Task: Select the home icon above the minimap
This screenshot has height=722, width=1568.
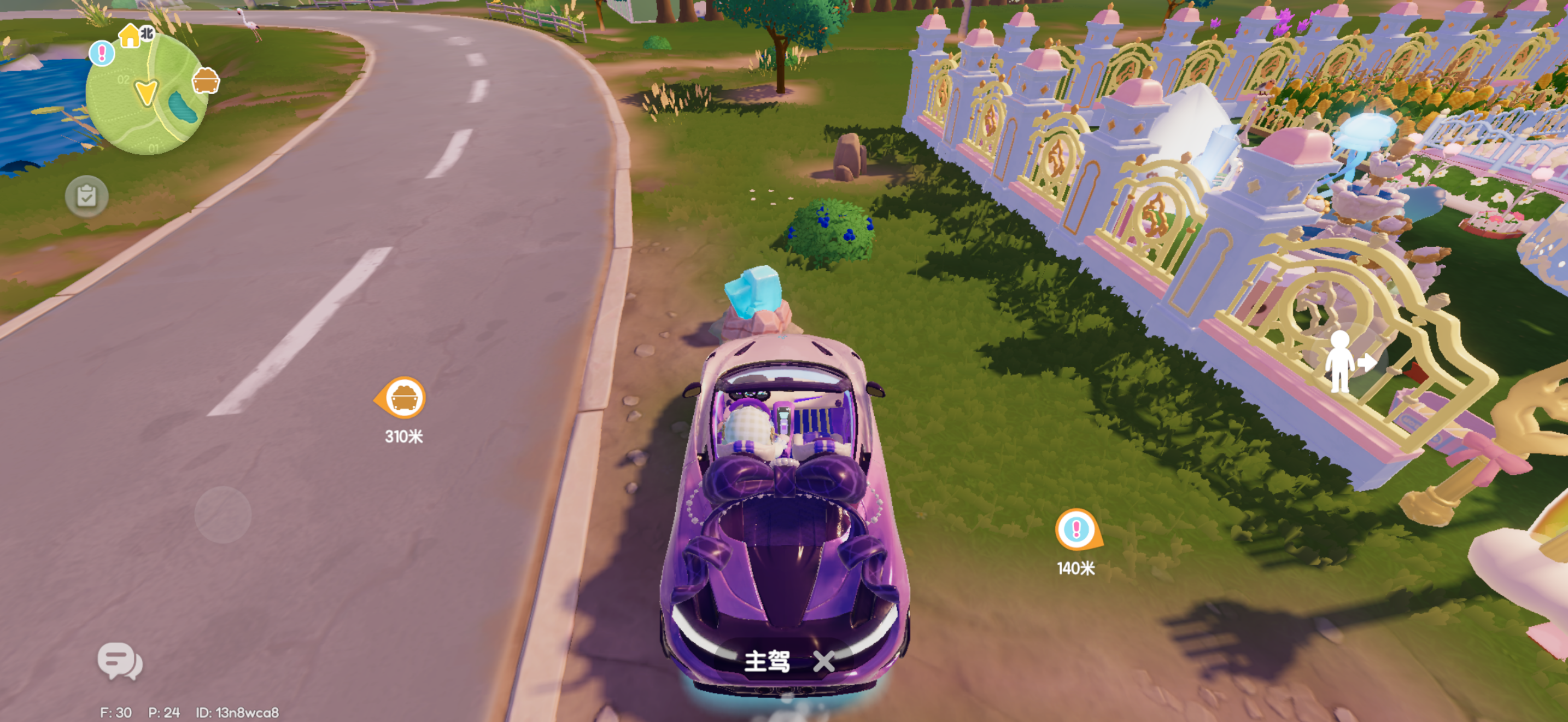Action: [x=131, y=38]
